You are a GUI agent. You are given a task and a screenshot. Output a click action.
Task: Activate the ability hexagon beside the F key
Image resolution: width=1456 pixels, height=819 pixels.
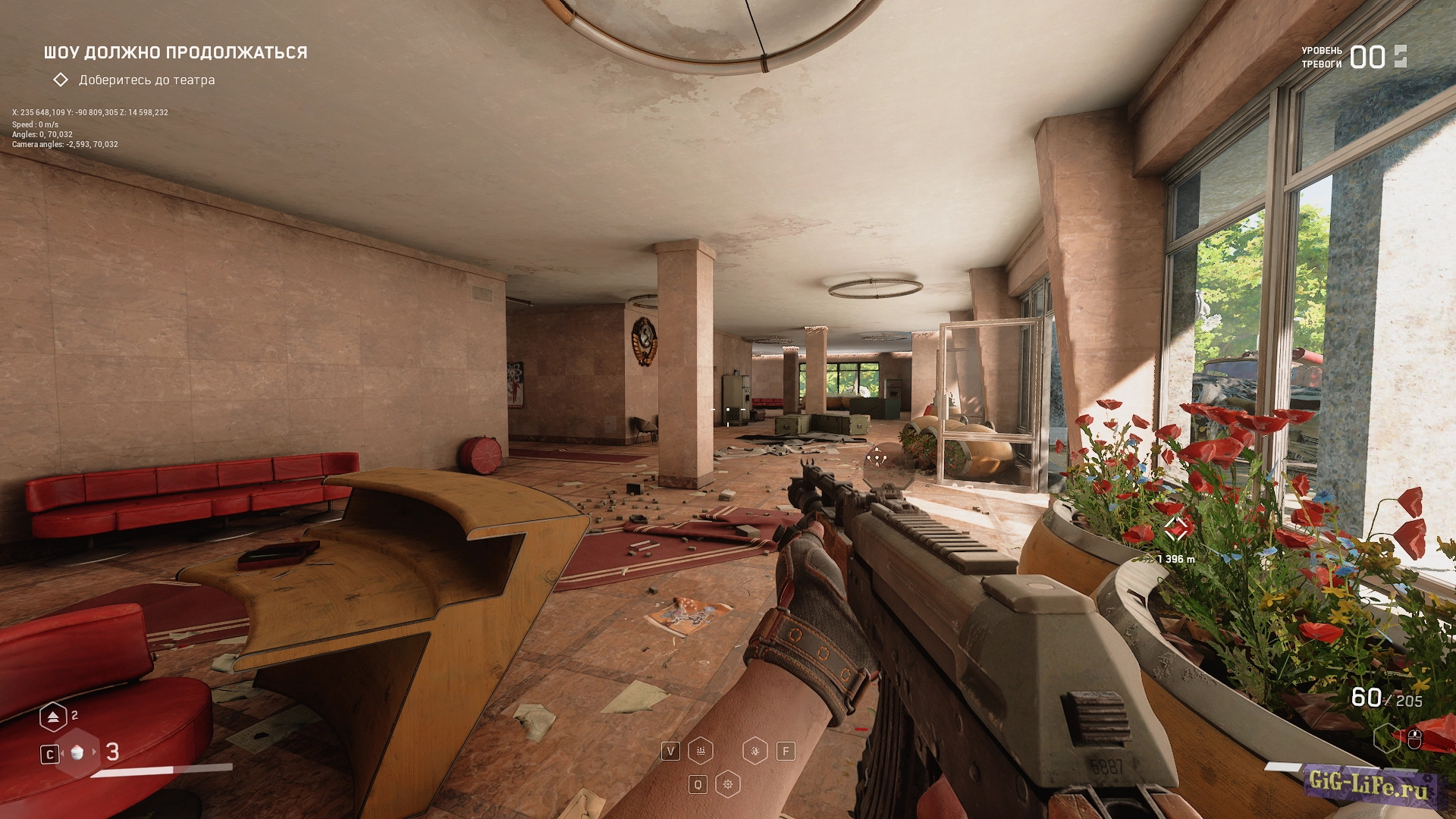(755, 751)
